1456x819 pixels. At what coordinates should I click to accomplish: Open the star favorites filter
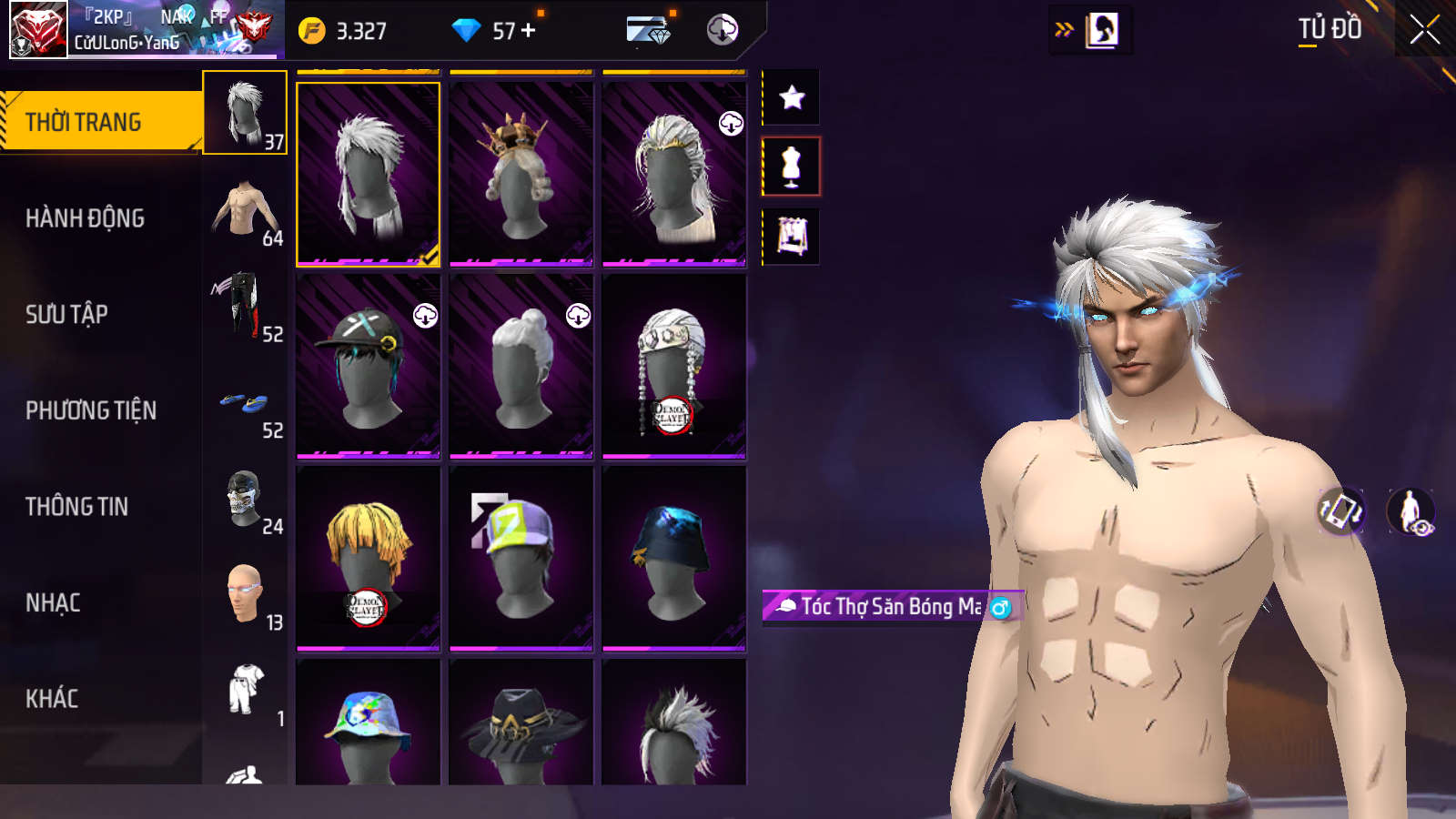792,97
